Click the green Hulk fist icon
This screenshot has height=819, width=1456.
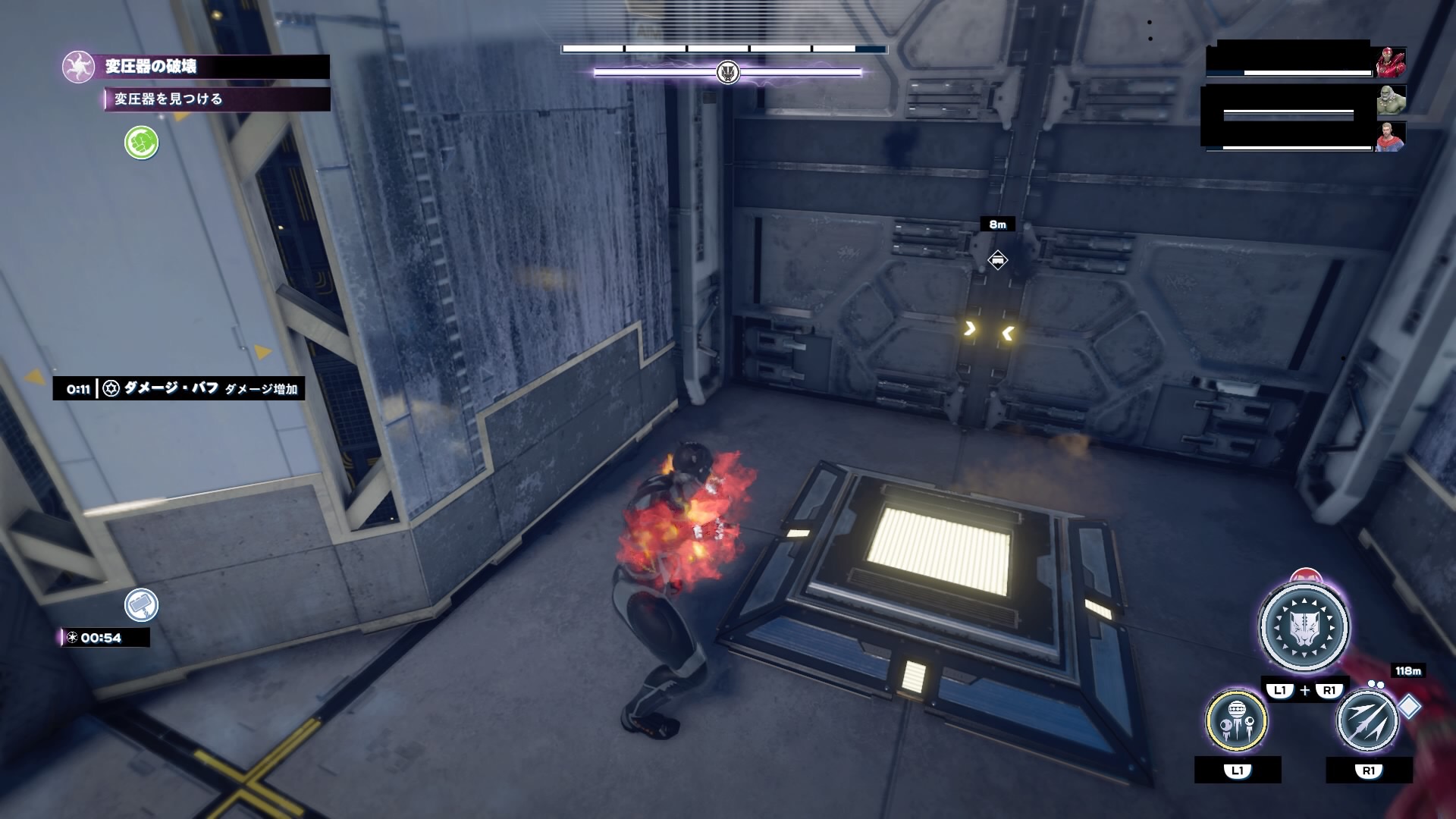point(141,143)
